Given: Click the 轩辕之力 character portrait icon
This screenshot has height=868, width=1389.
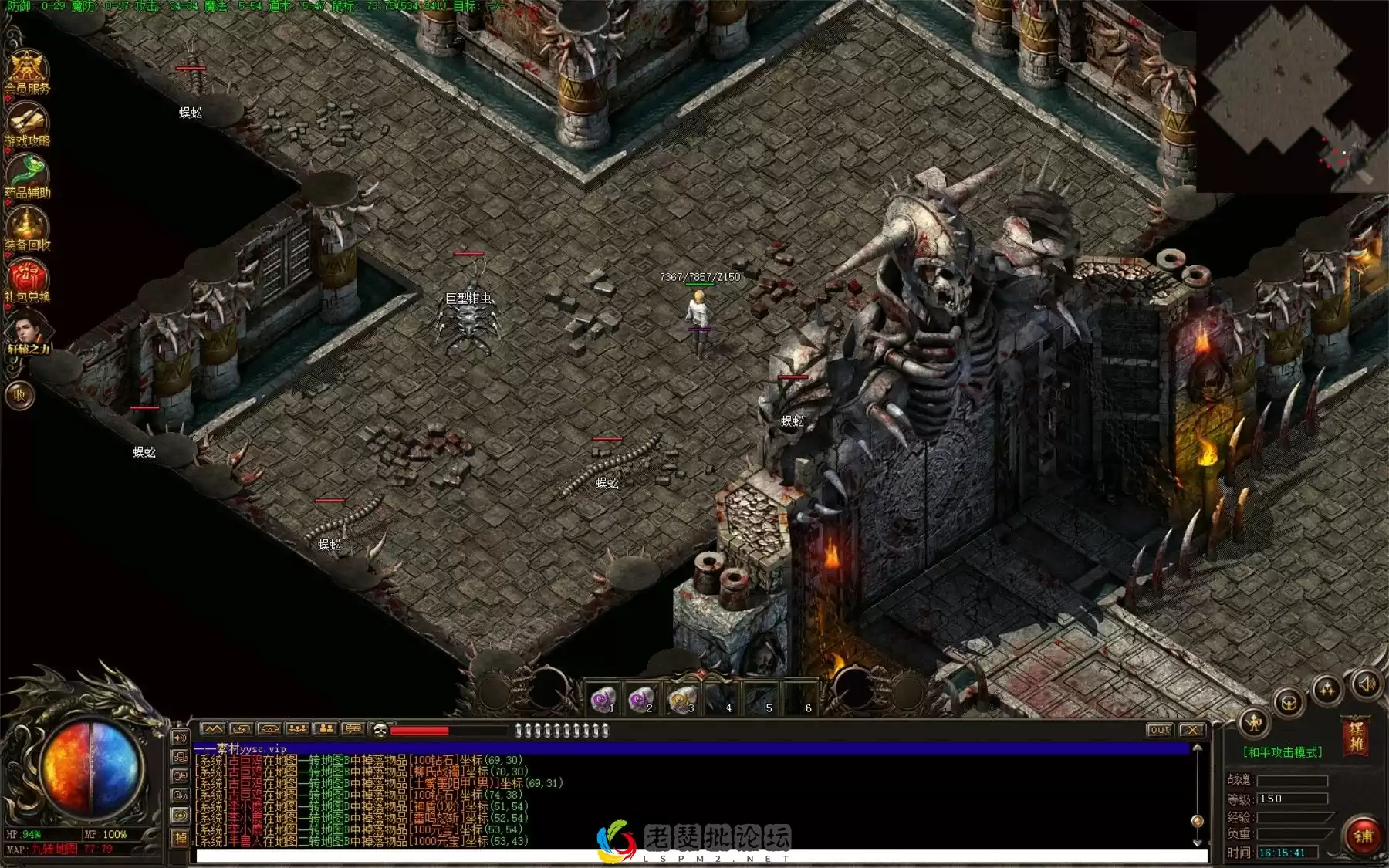Looking at the screenshot, I should (27, 333).
